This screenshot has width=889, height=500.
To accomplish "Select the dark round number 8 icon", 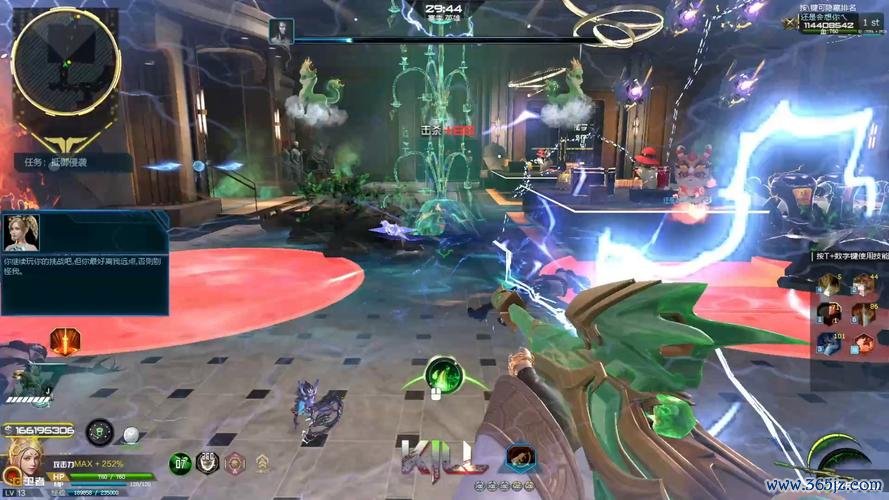I will pyautogui.click(x=99, y=433).
